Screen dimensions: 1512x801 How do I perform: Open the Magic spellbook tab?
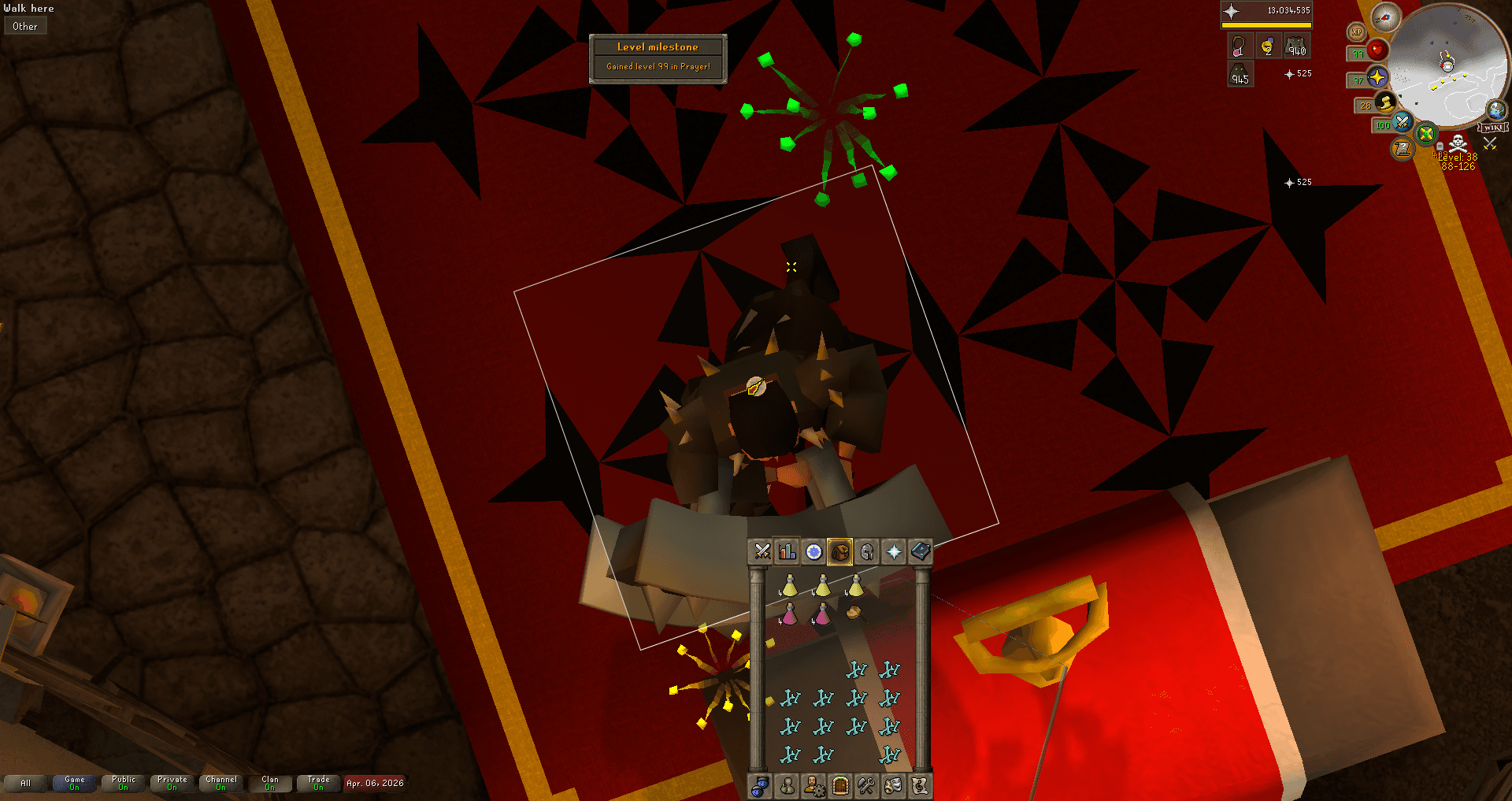pos(921,552)
